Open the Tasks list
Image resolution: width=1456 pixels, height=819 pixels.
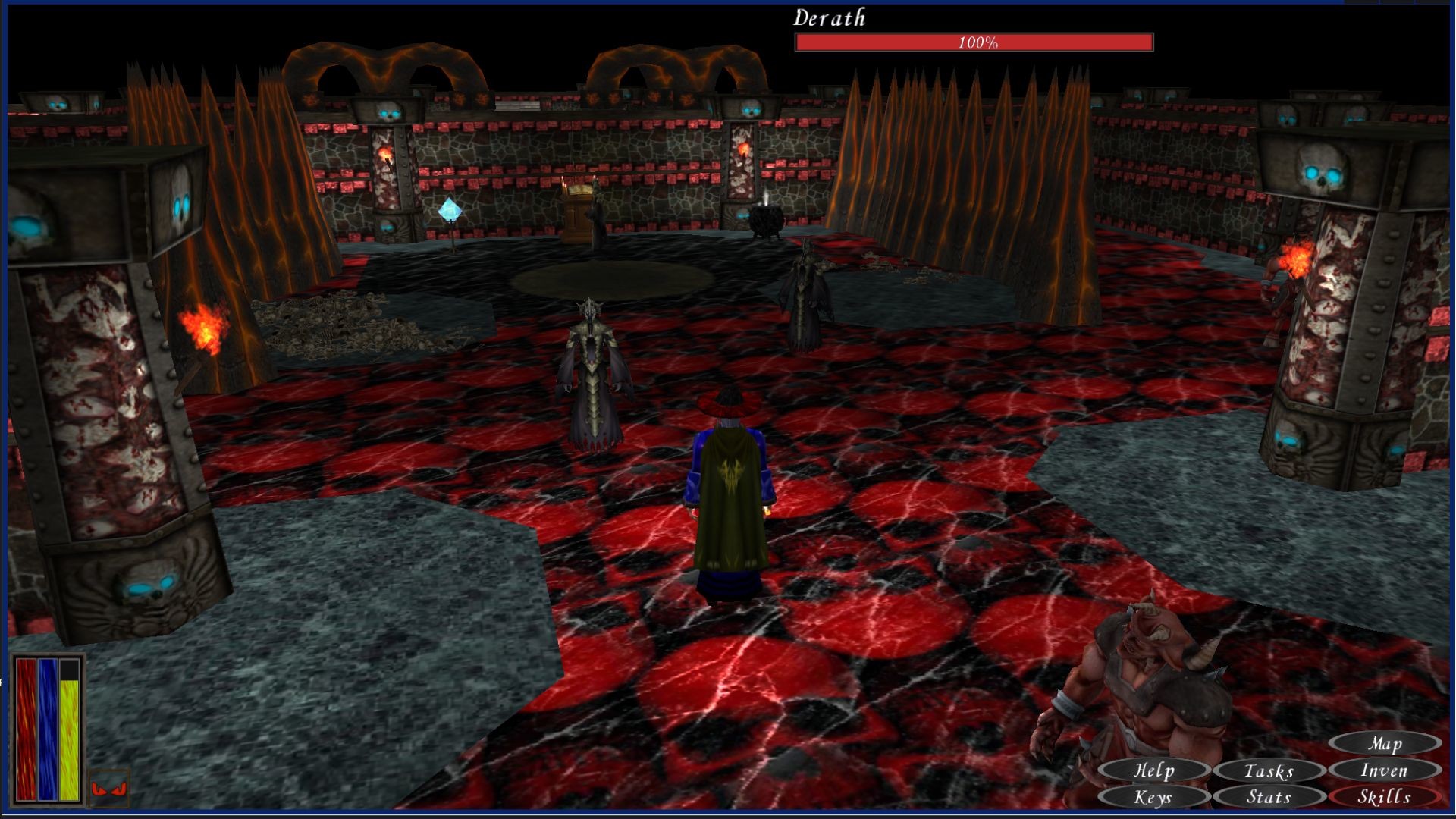pyautogui.click(x=1271, y=770)
